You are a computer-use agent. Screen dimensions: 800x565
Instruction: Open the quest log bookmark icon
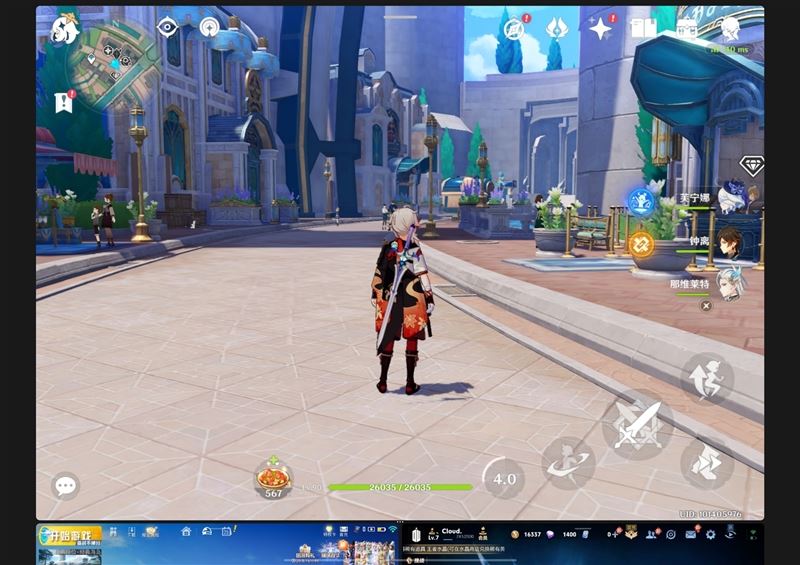(65, 101)
